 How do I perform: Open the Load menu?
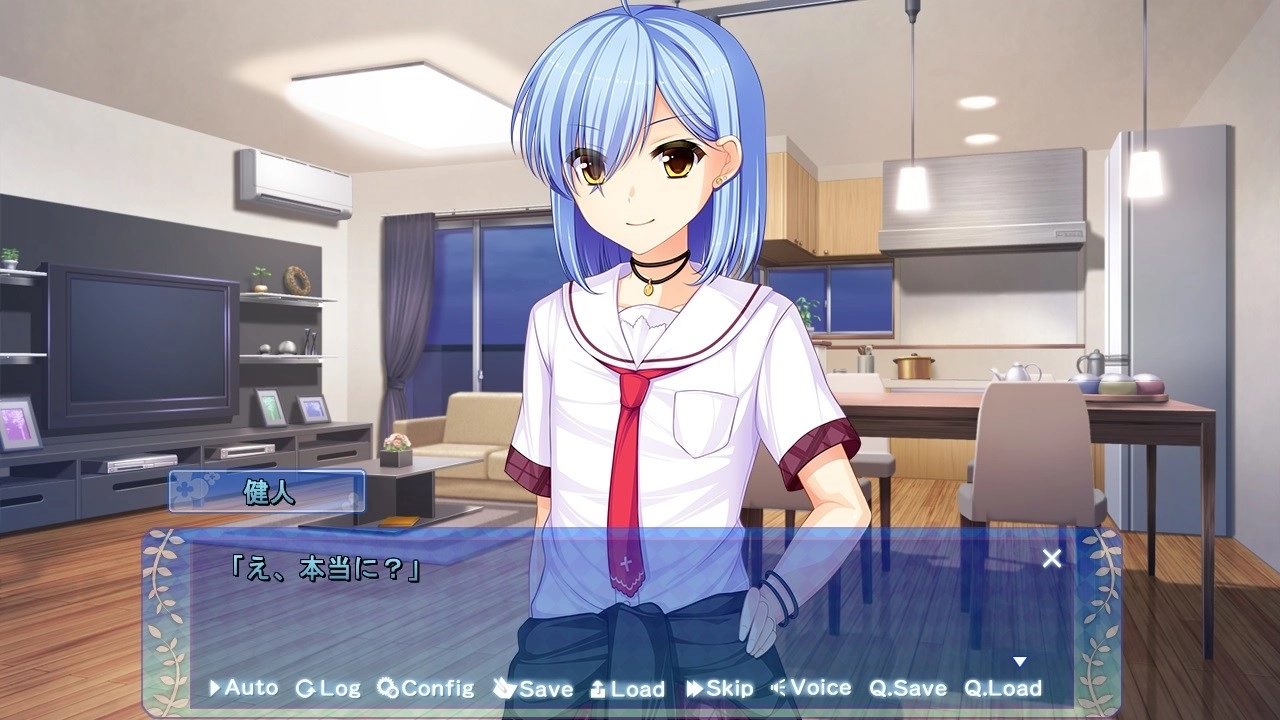point(627,688)
